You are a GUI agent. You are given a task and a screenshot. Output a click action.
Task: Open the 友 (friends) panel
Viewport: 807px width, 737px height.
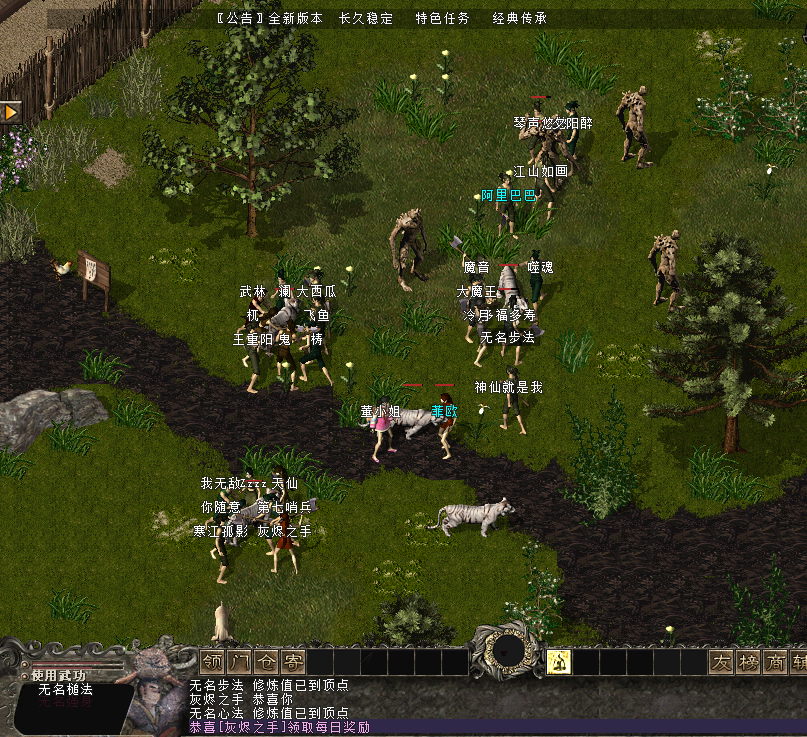(x=721, y=662)
